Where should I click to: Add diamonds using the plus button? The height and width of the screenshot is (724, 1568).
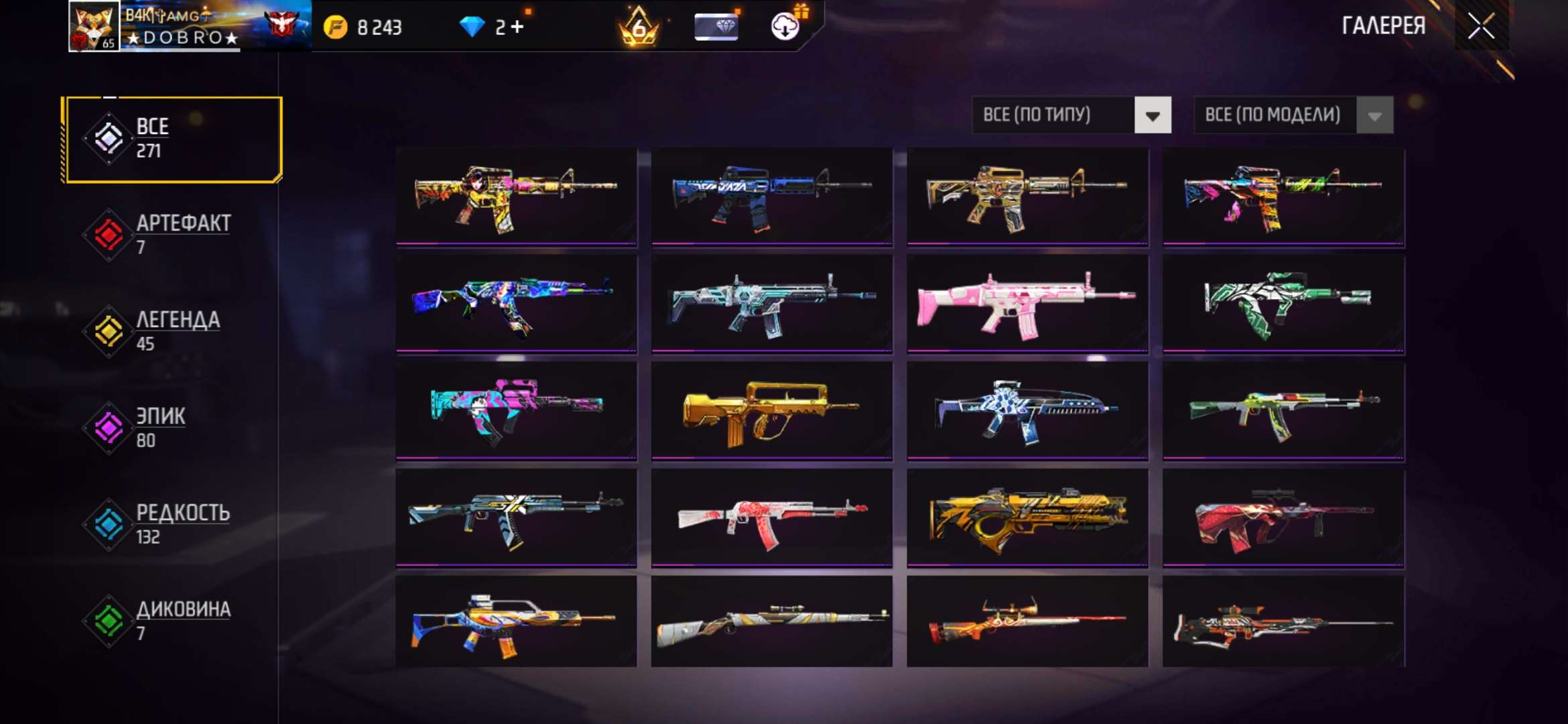[x=517, y=27]
